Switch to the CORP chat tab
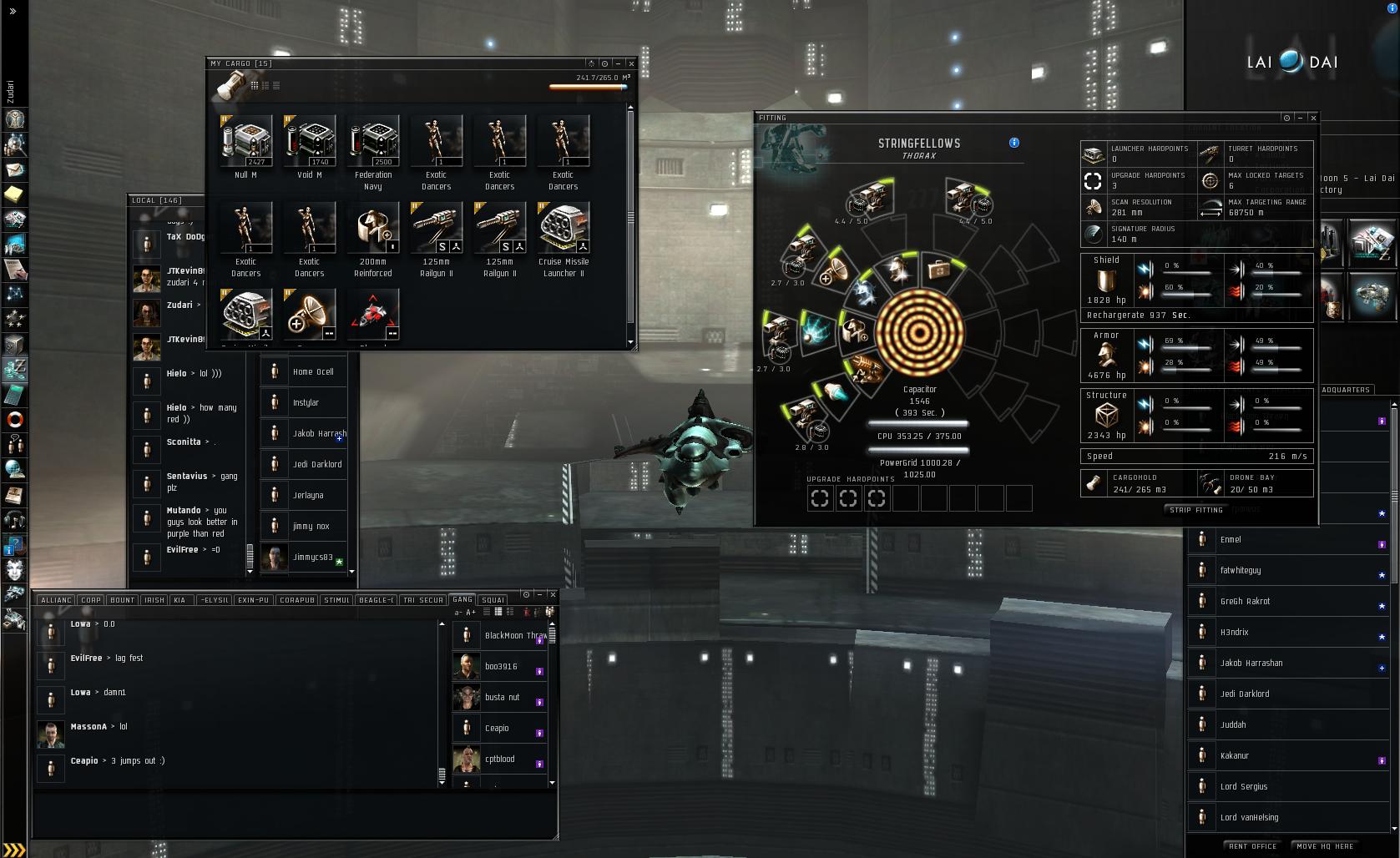Screen dimensions: 1400x858 point(91,600)
